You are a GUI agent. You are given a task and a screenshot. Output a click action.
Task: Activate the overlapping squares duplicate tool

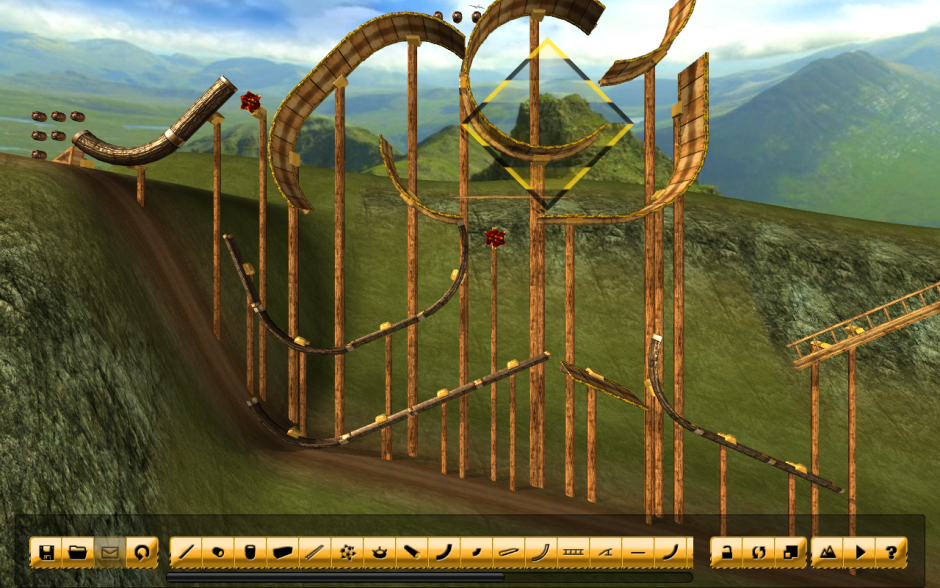point(790,551)
